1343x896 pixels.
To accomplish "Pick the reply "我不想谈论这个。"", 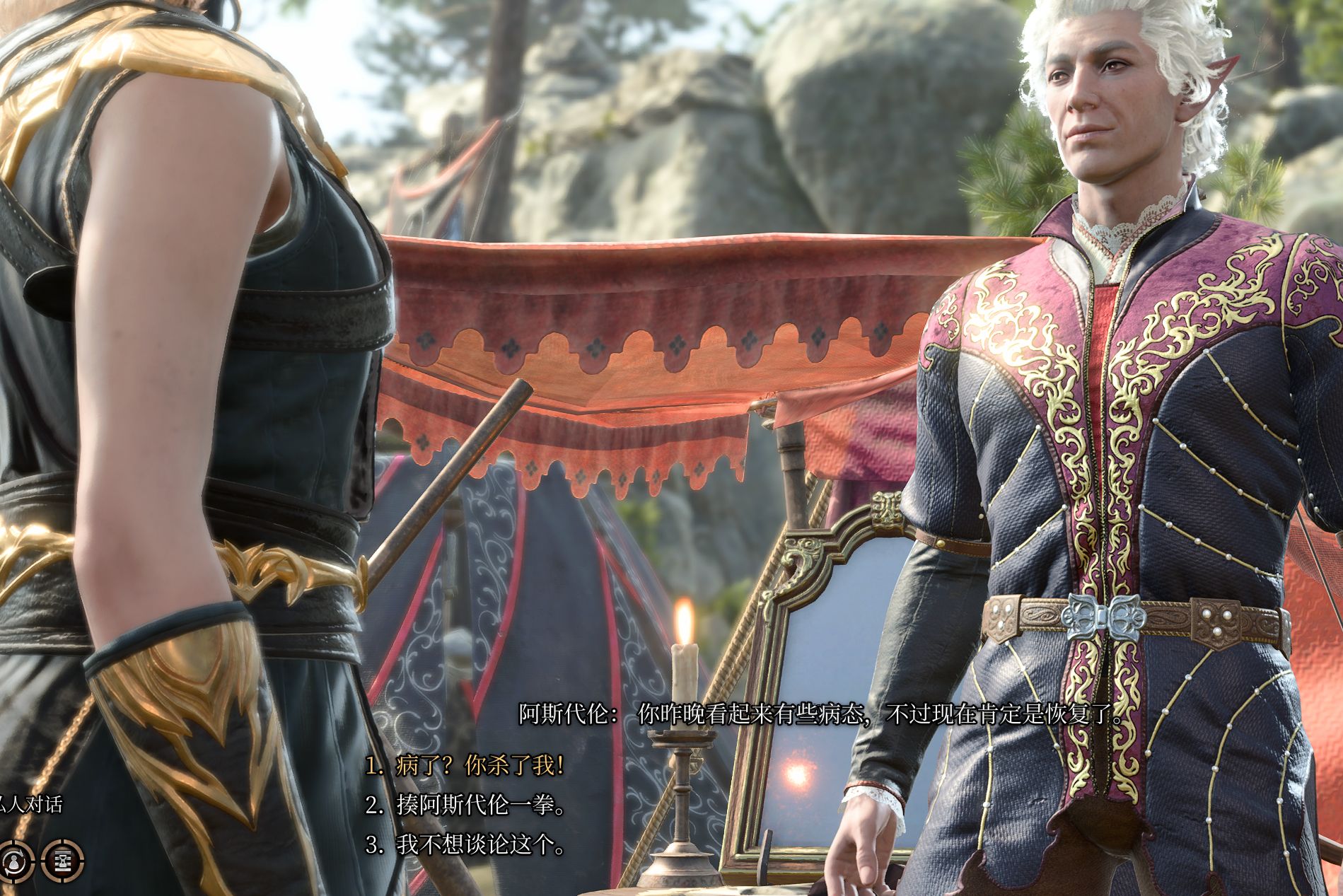I will pos(465,844).
